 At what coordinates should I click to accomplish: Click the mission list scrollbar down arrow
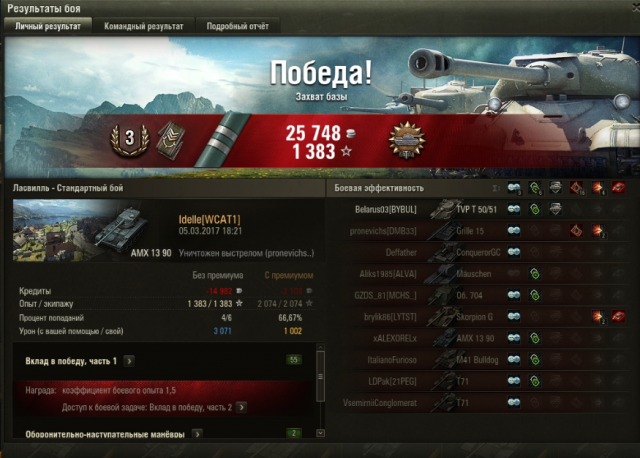click(320, 435)
